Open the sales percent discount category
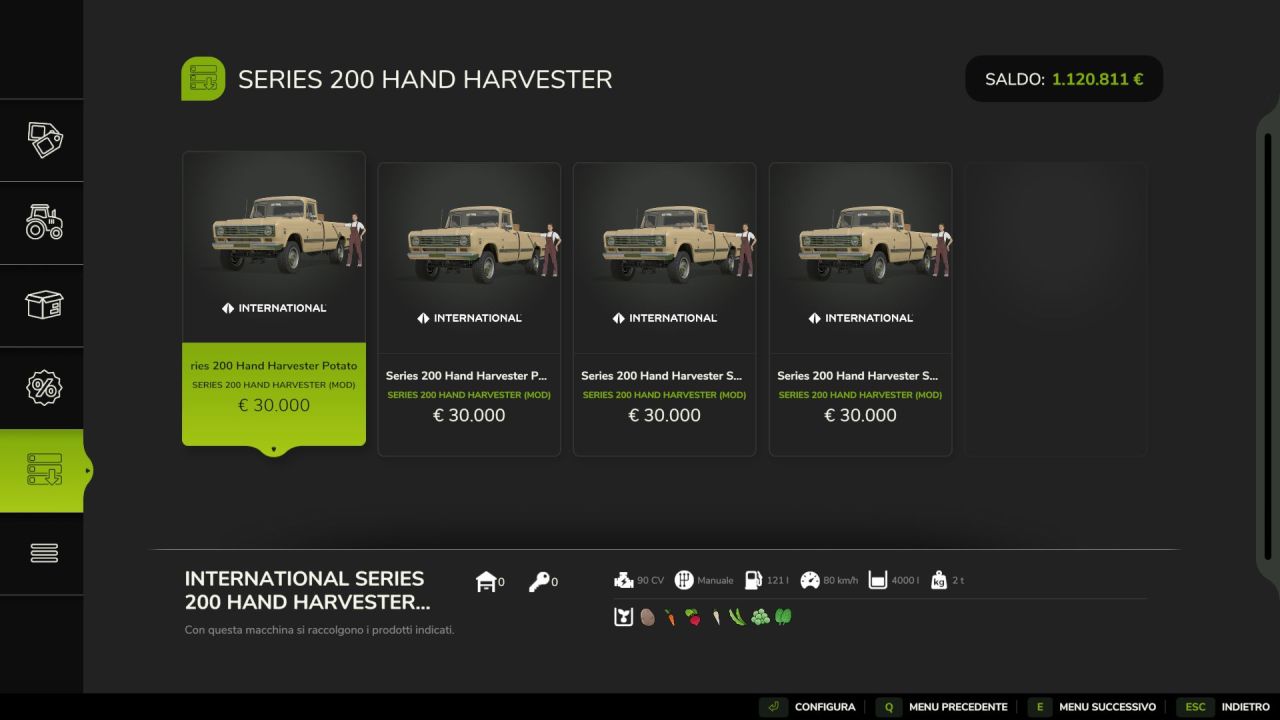Viewport: 1280px width, 720px height. point(42,387)
